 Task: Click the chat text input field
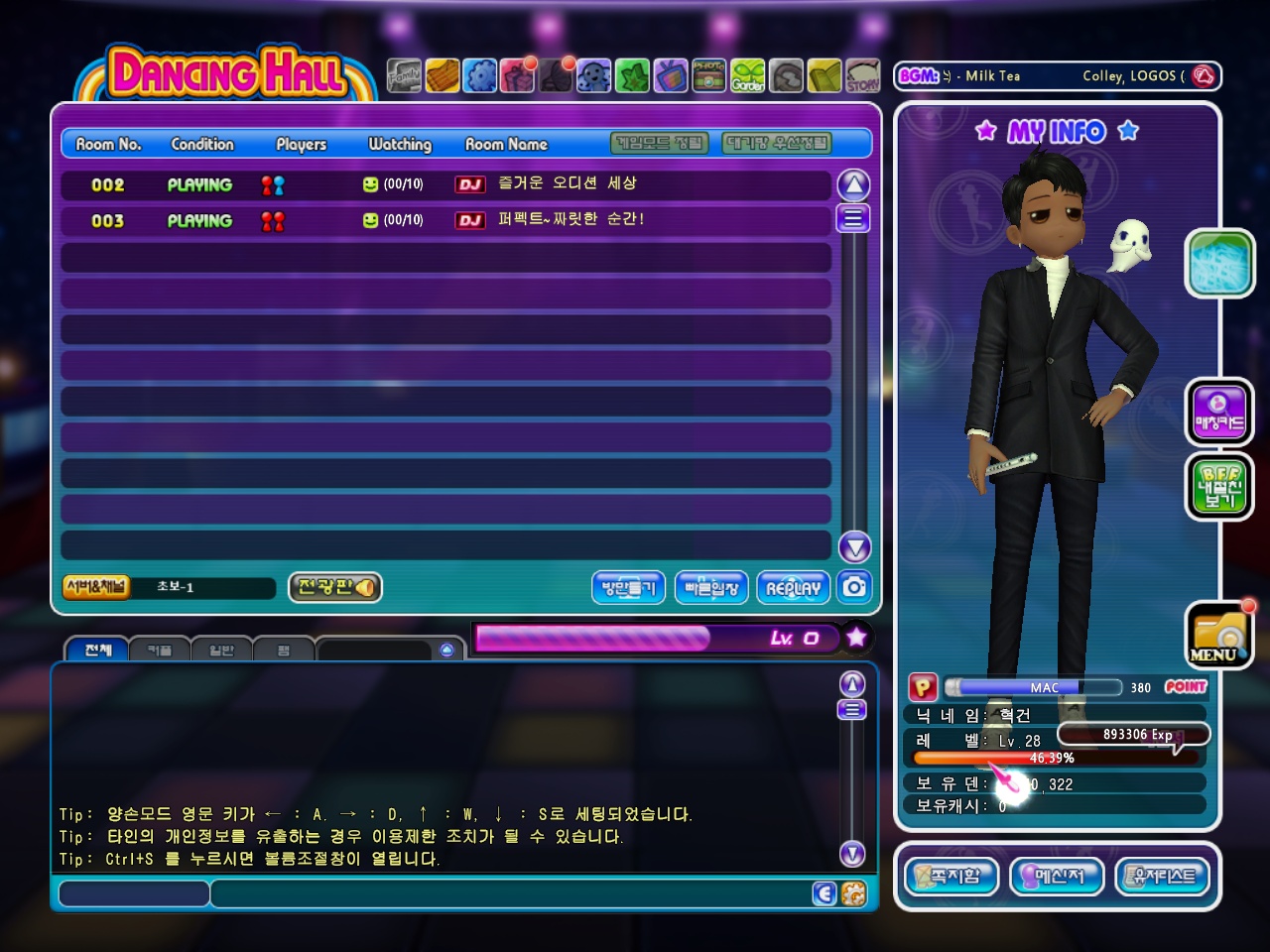click(506, 893)
